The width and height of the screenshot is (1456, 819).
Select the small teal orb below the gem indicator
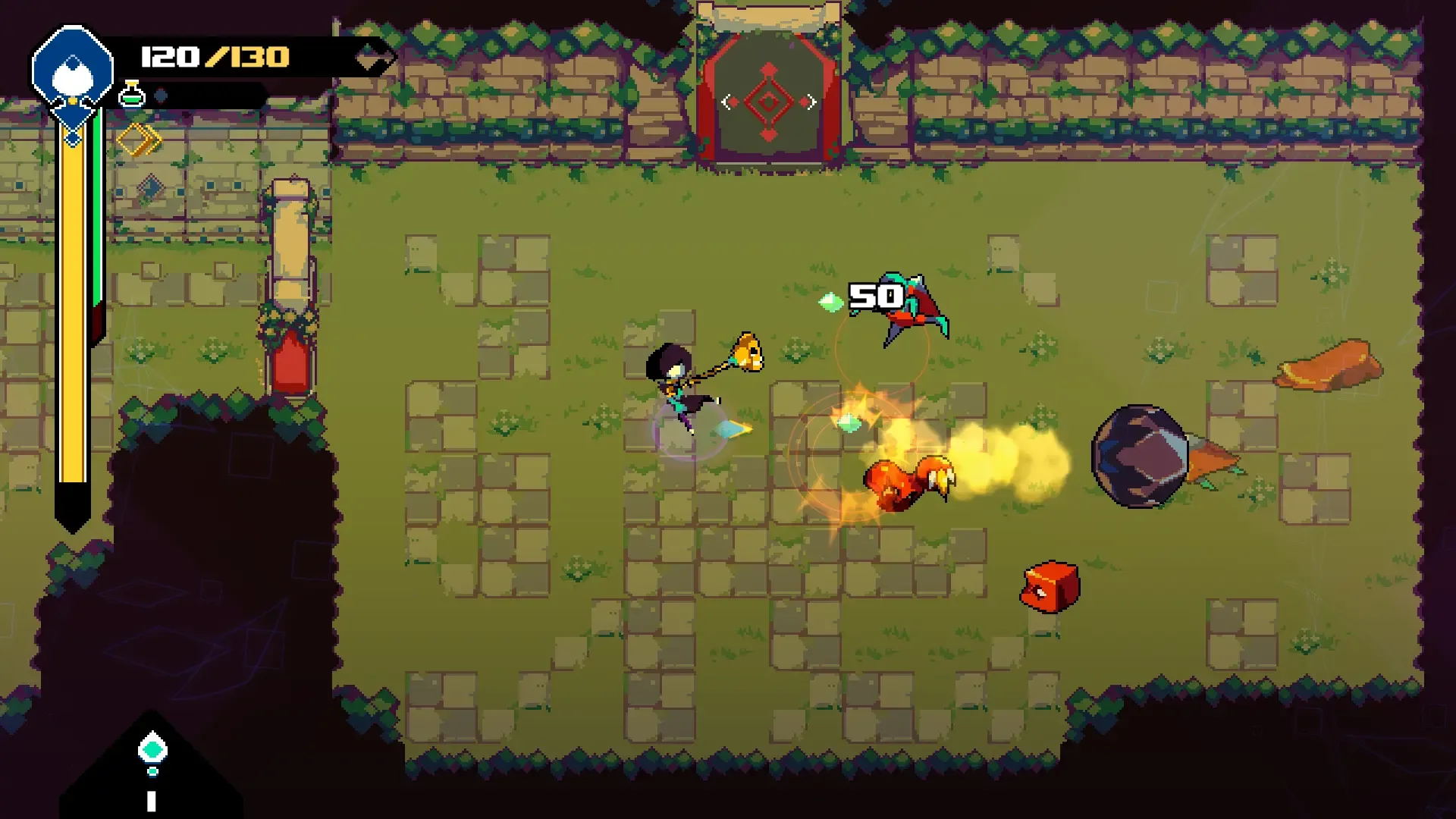(x=152, y=772)
